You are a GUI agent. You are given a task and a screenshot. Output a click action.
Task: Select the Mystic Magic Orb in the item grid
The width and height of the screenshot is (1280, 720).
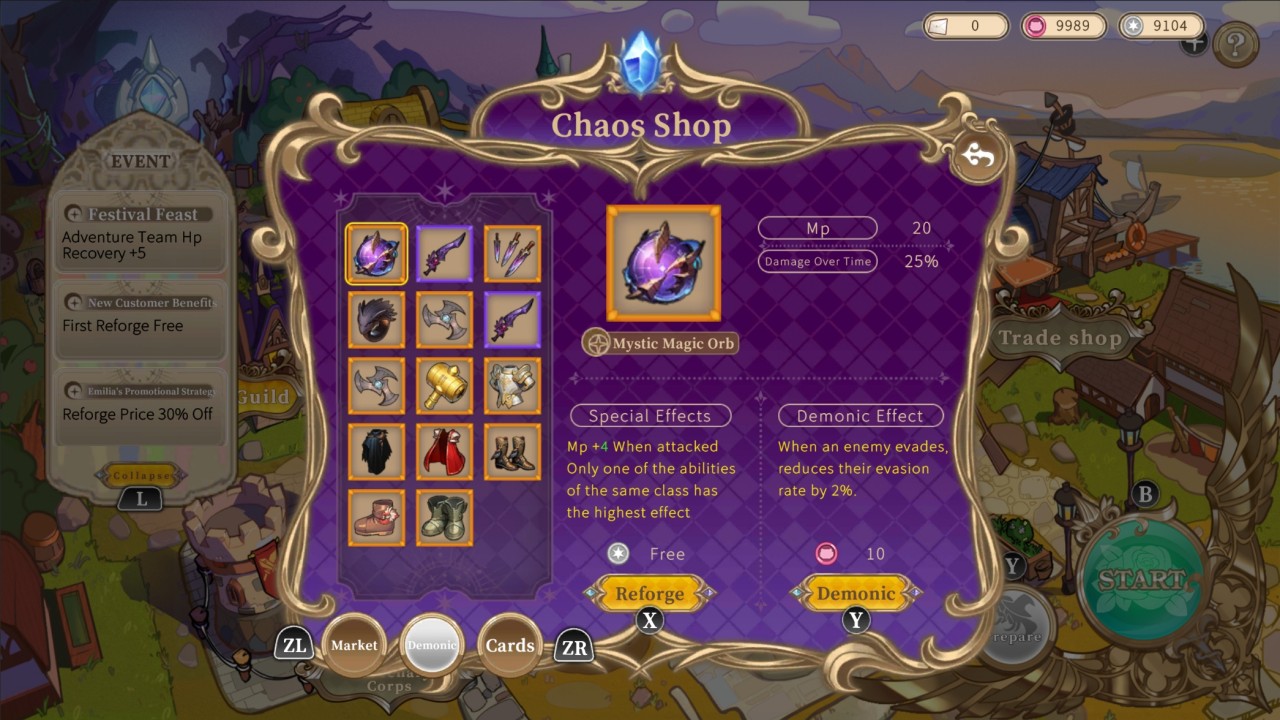tap(376, 251)
